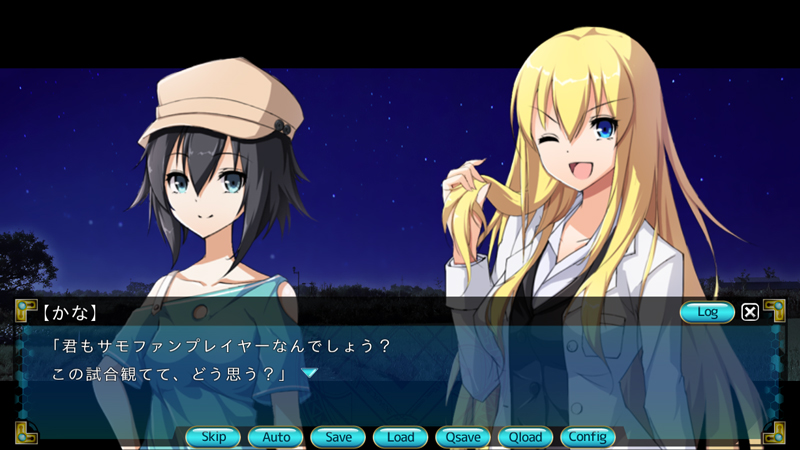
Task: Quick save with Qsave
Action: click(x=463, y=437)
